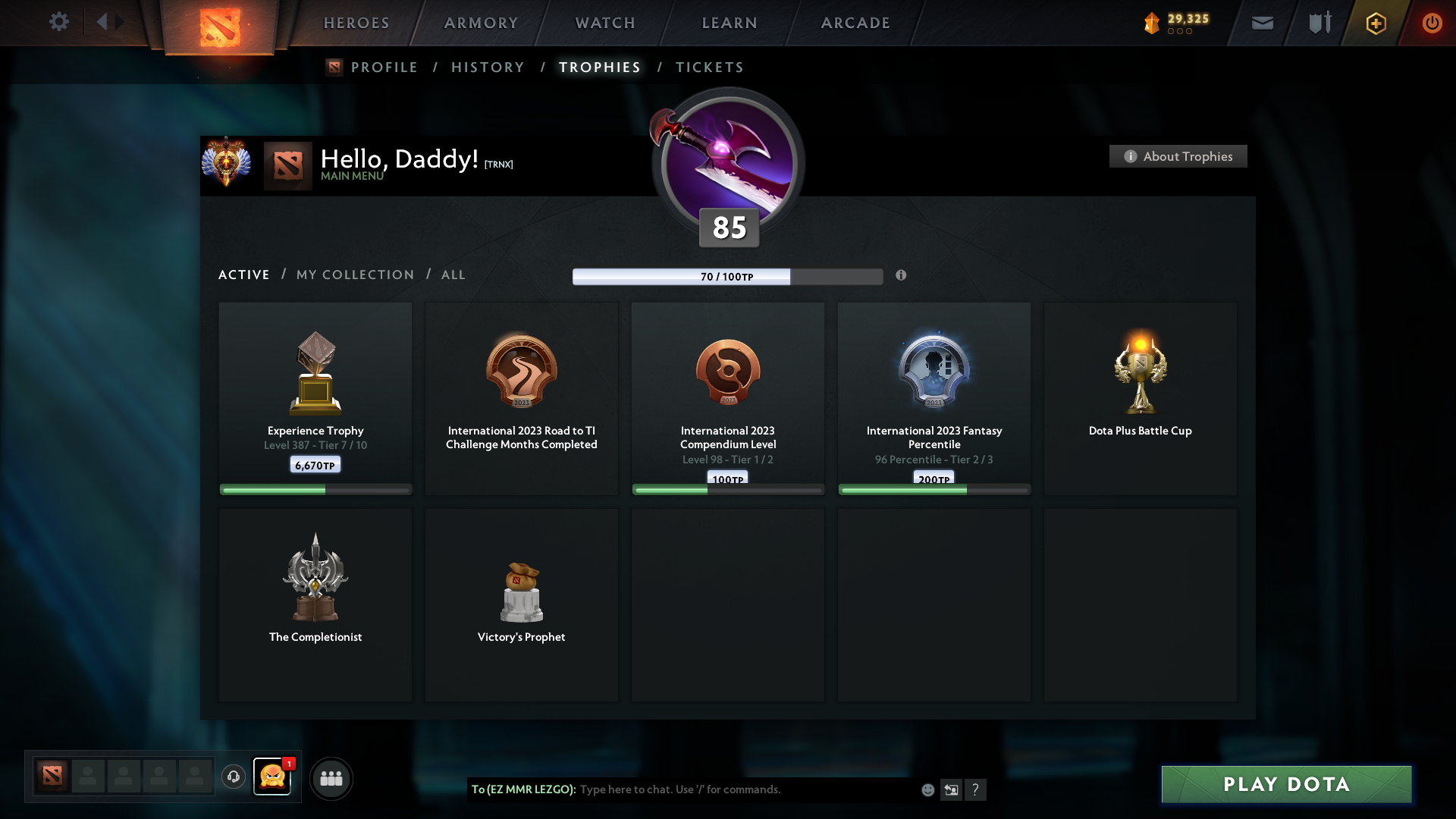Open the friends list icon above chat bar

click(x=331, y=778)
